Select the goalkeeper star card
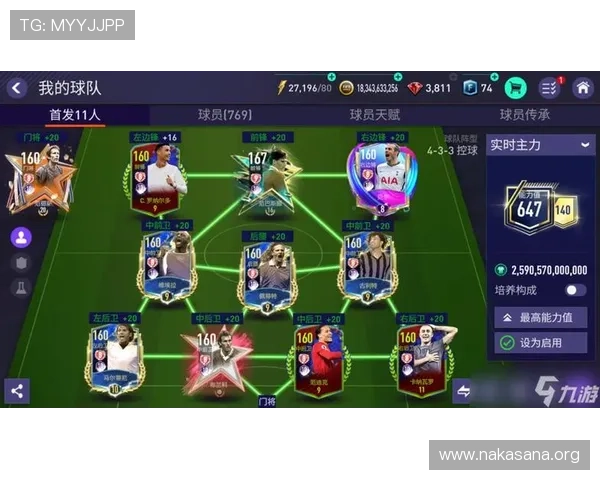Image resolution: width=600 pixels, height=480 pixels. click(40, 177)
